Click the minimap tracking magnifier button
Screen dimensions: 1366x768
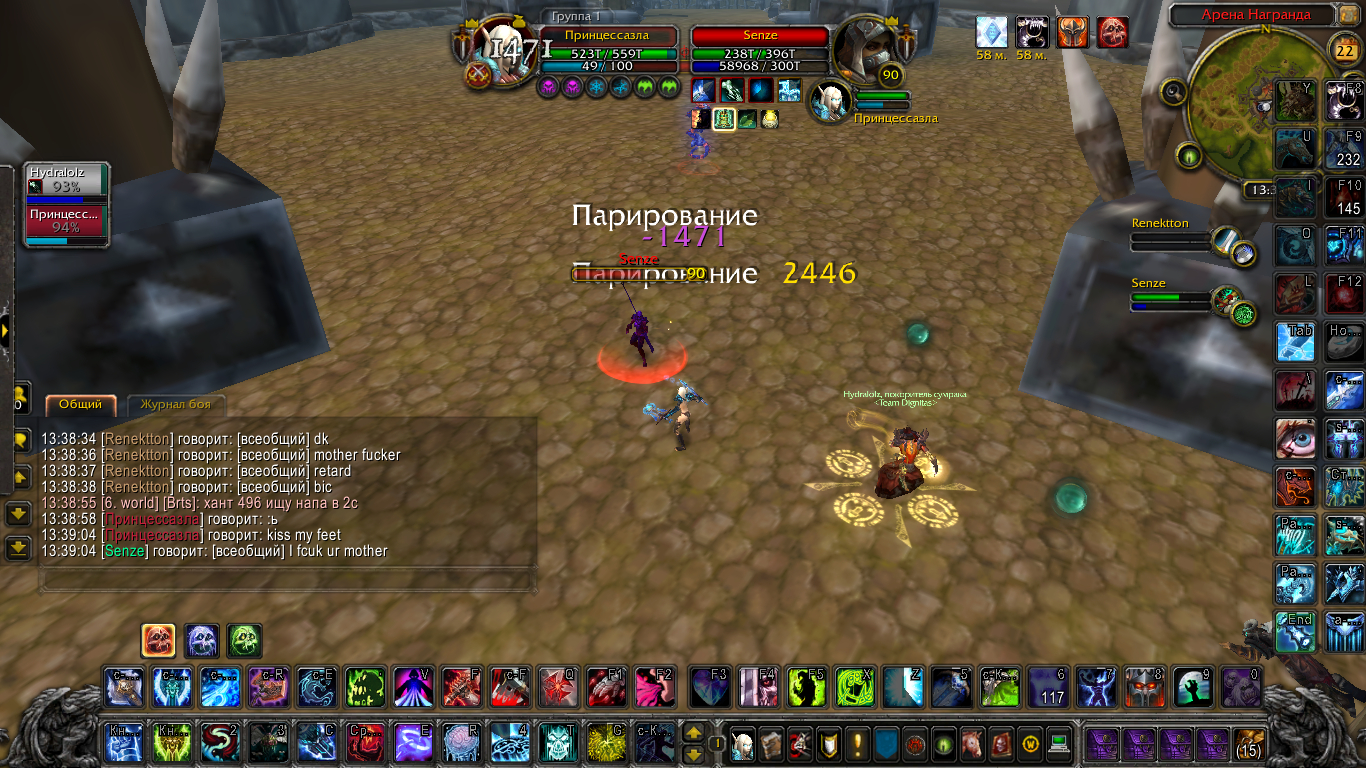(x=1174, y=92)
